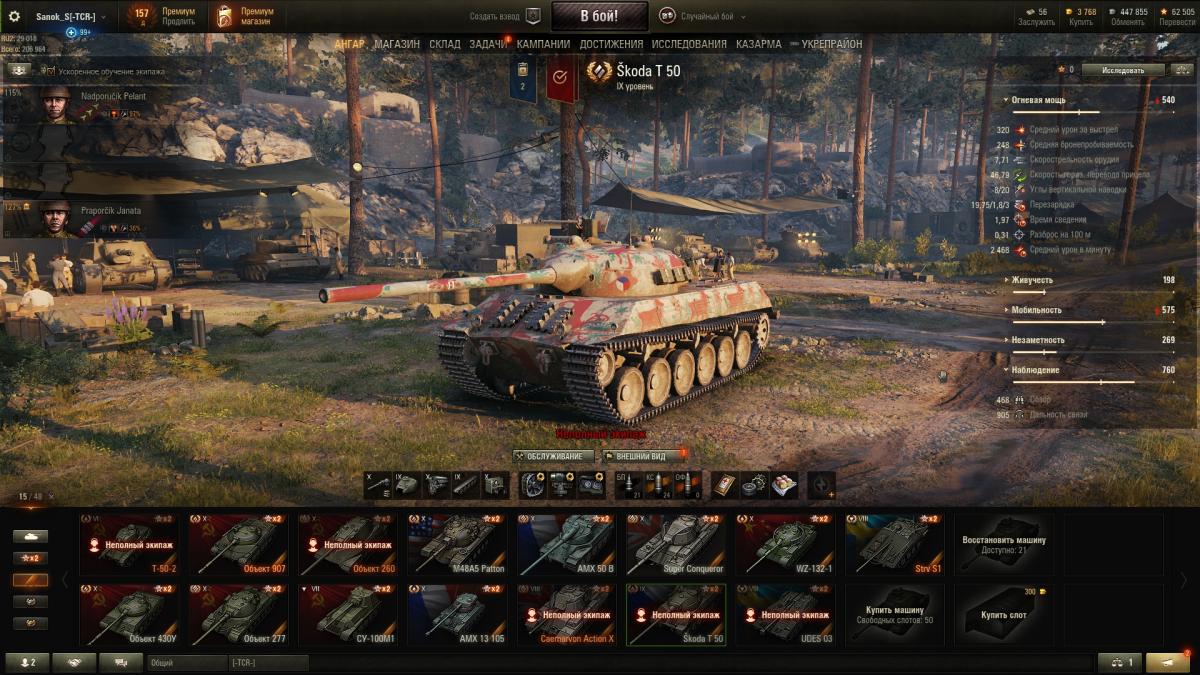Open Восстановить машину tile
Image resolution: width=1200 pixels, height=675 pixels.
[1003, 544]
